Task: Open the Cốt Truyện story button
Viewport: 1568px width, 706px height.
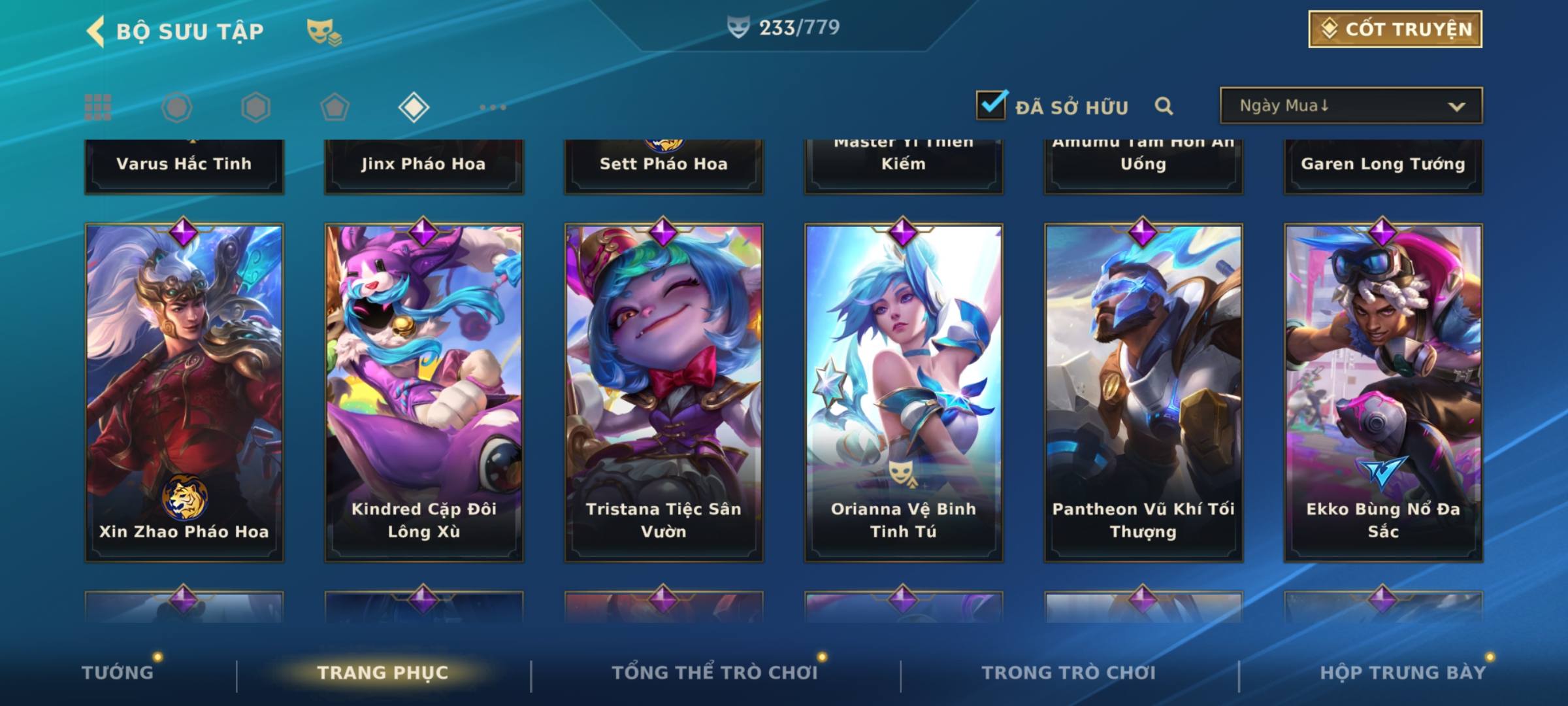Action: click(1394, 29)
